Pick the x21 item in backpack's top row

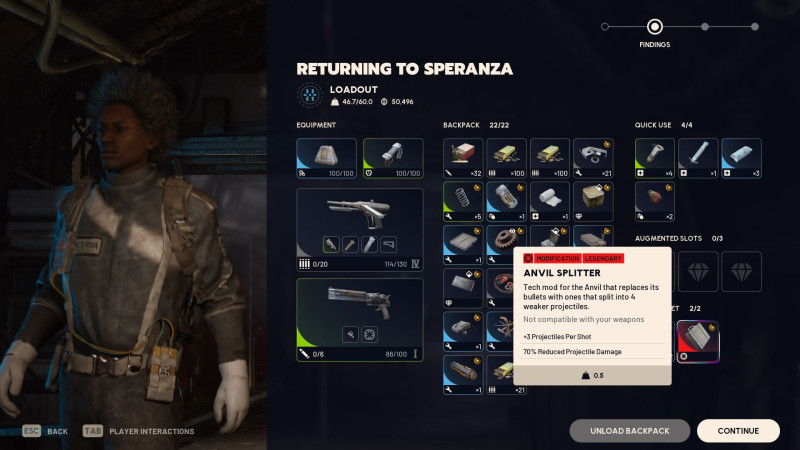point(593,158)
